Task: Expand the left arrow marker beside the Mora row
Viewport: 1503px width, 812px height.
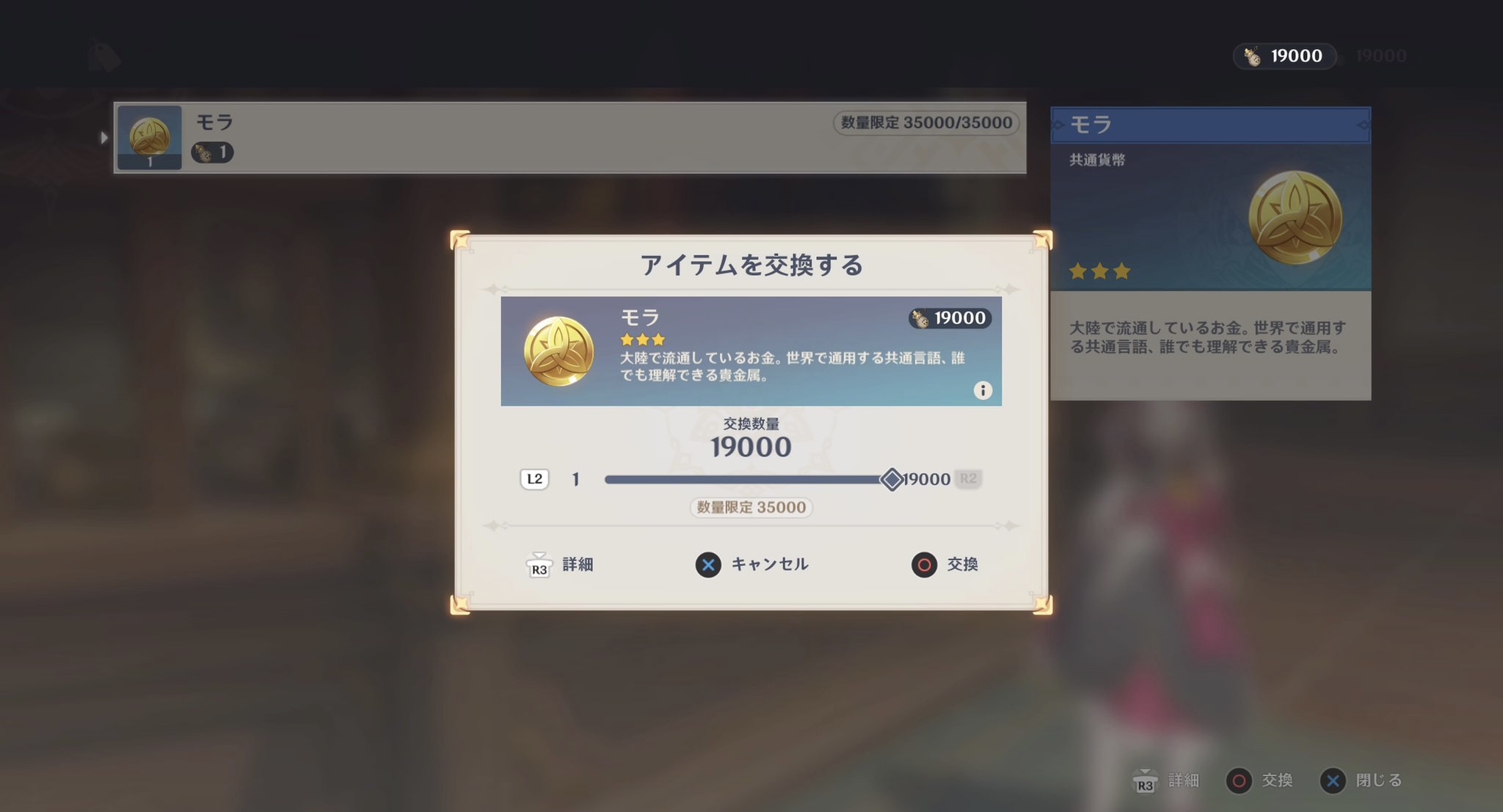Action: click(x=104, y=137)
